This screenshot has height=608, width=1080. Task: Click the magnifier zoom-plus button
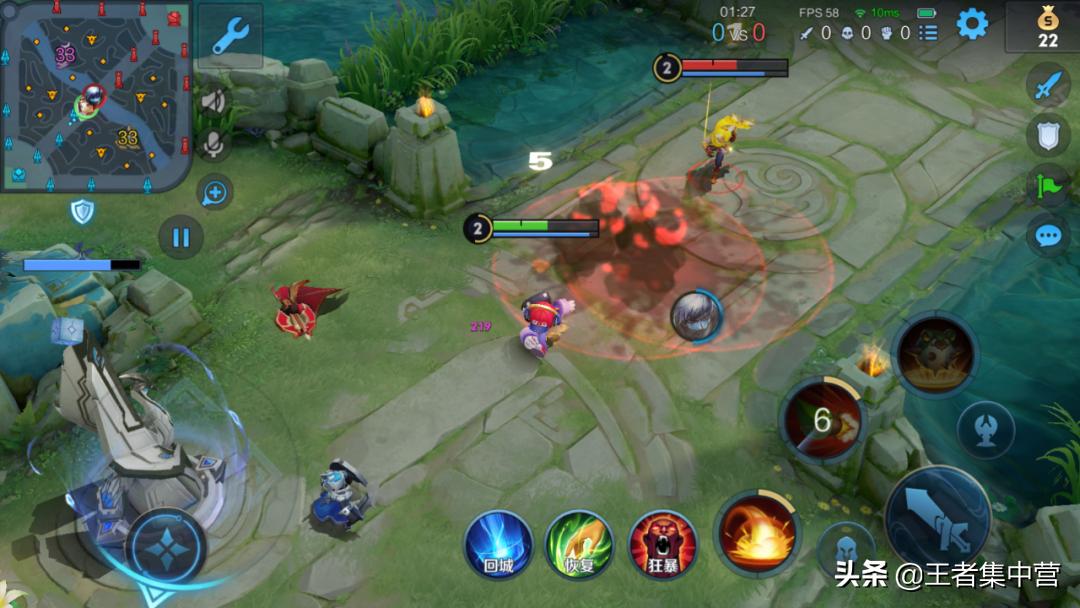[x=214, y=192]
